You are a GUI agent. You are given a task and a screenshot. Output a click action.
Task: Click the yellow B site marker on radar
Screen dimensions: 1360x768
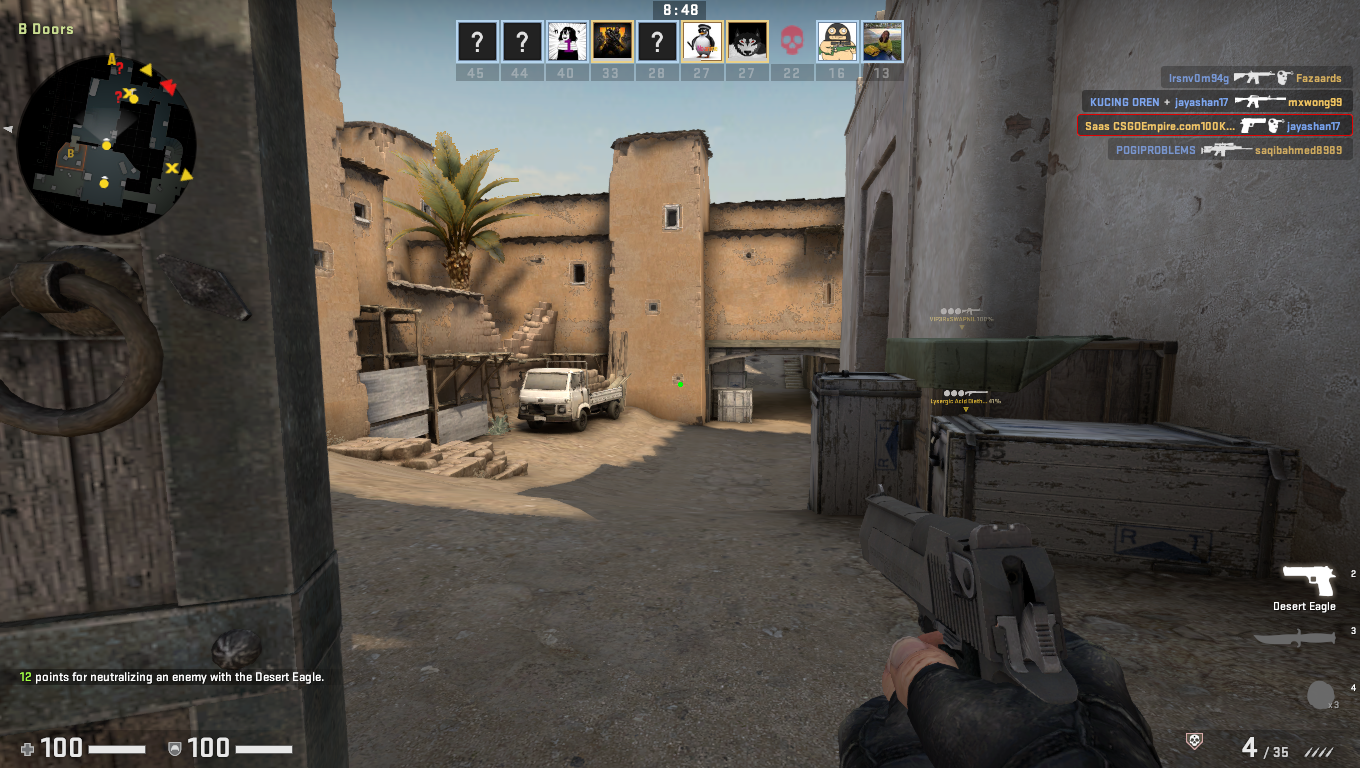(70, 153)
